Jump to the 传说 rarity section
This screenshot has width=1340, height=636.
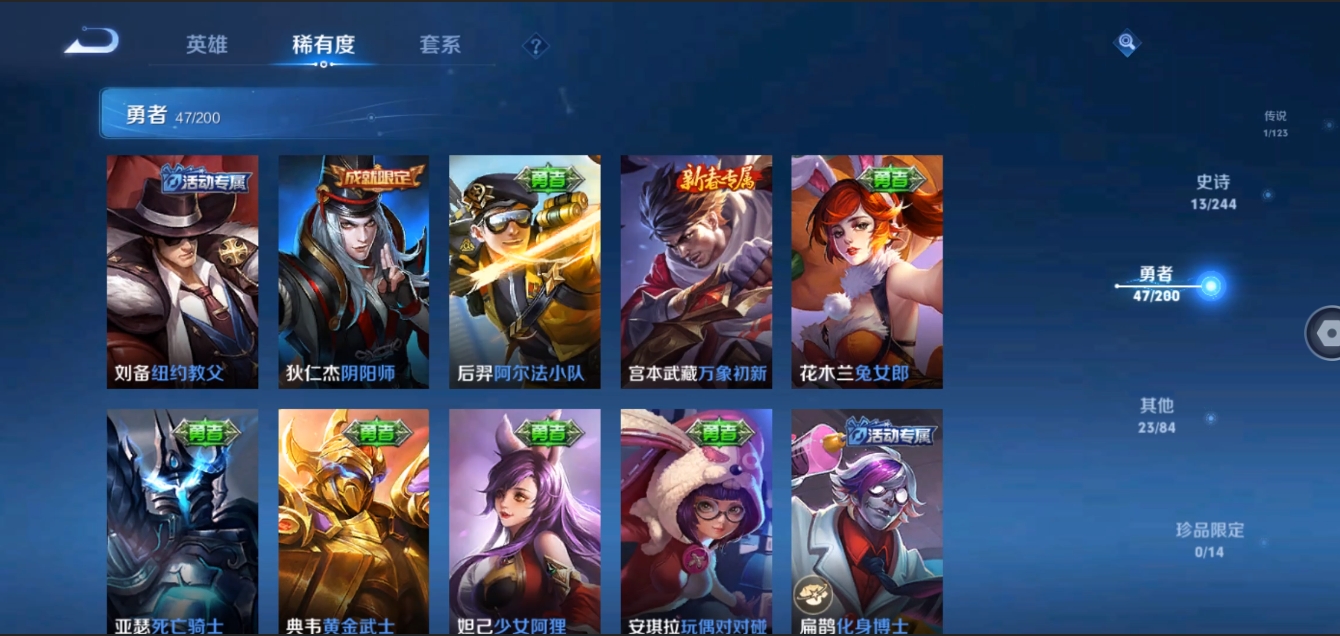tap(1274, 123)
